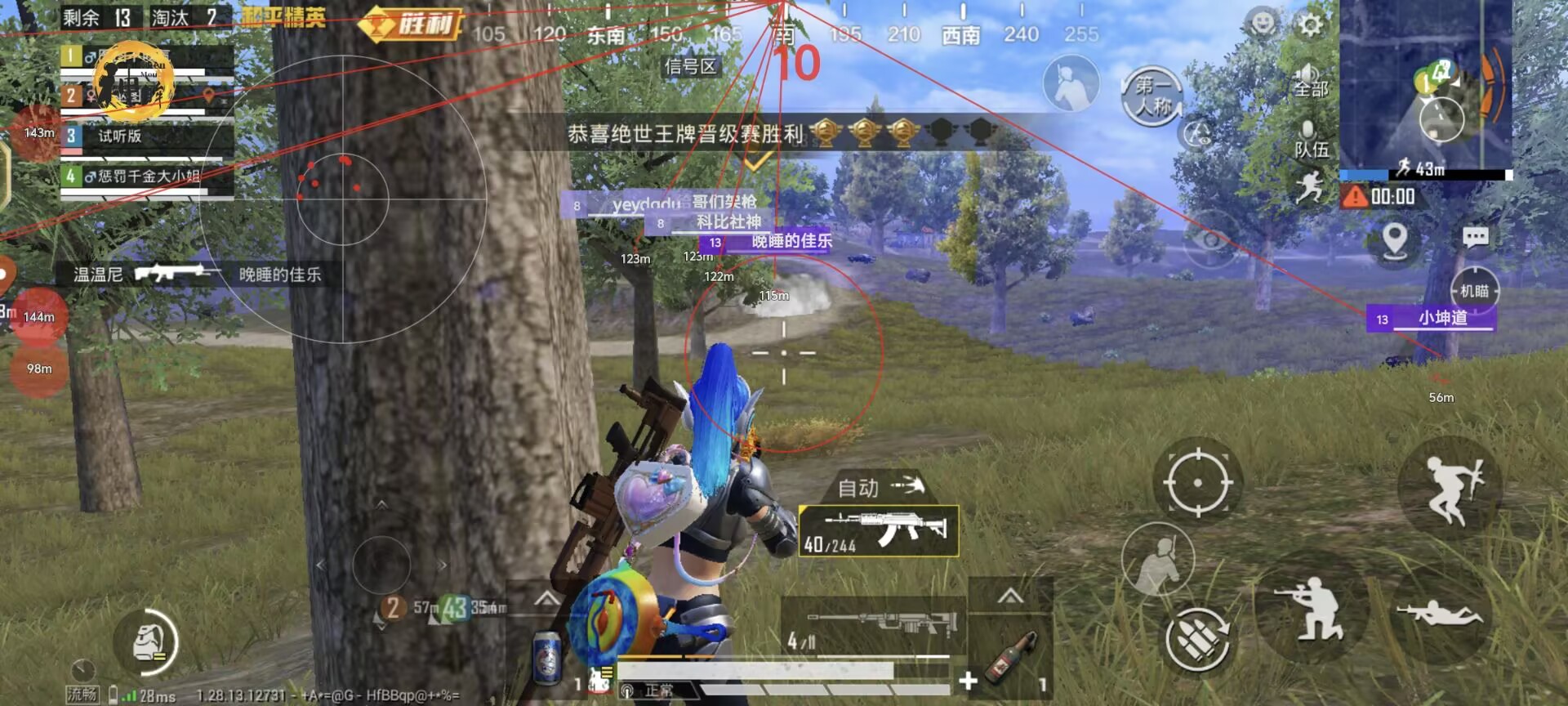Toggle the 机瞄 iron-sight aiming mode
Viewport: 1568px width, 706px height.
coord(1476,289)
